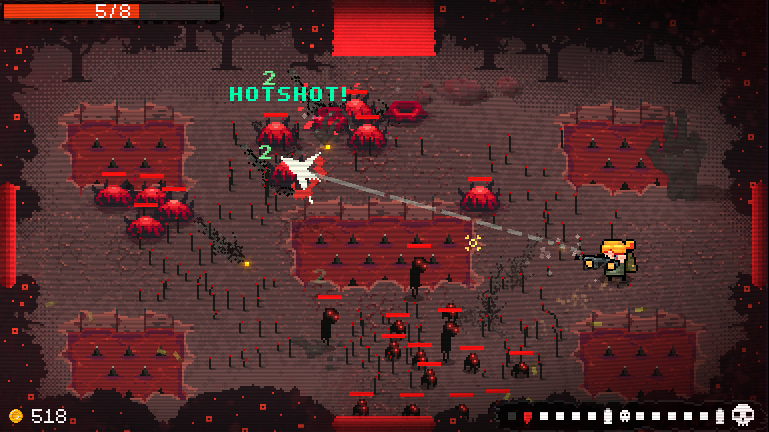This screenshot has height=432, width=769.
Task: Select the small skull marker on the progress track
Action: [x=623, y=416]
